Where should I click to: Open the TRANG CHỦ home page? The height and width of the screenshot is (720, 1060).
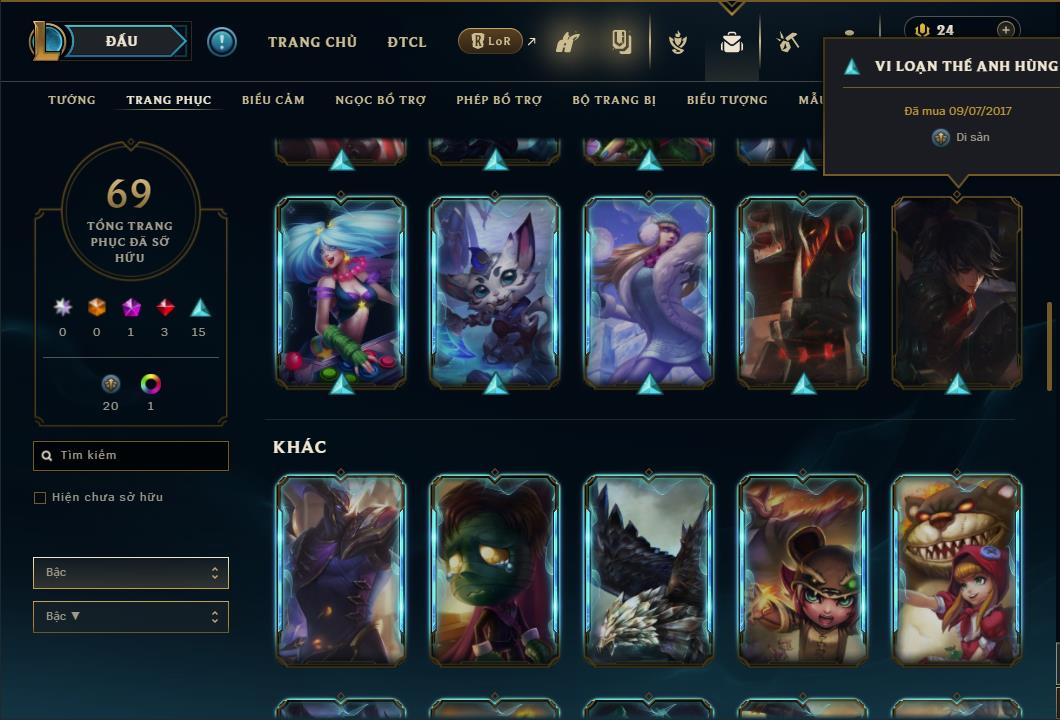pos(312,42)
